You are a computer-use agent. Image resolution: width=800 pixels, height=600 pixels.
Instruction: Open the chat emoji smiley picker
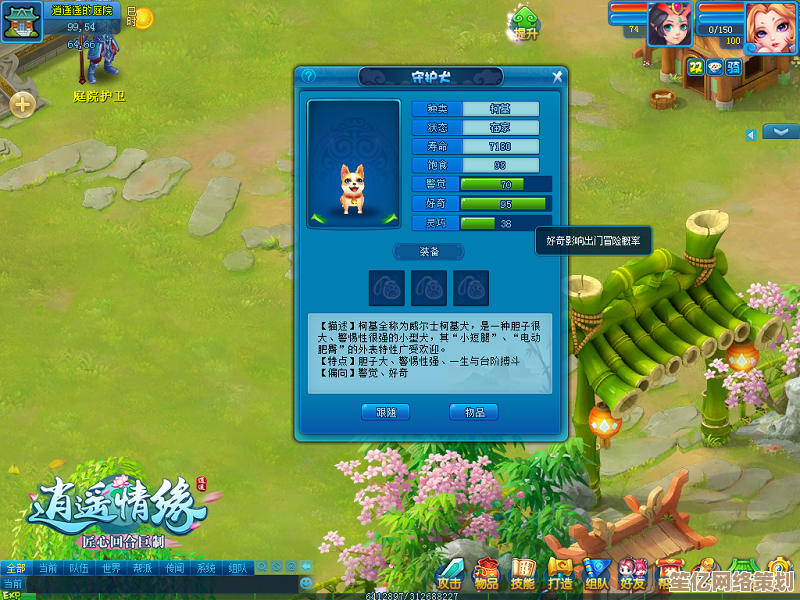click(306, 582)
